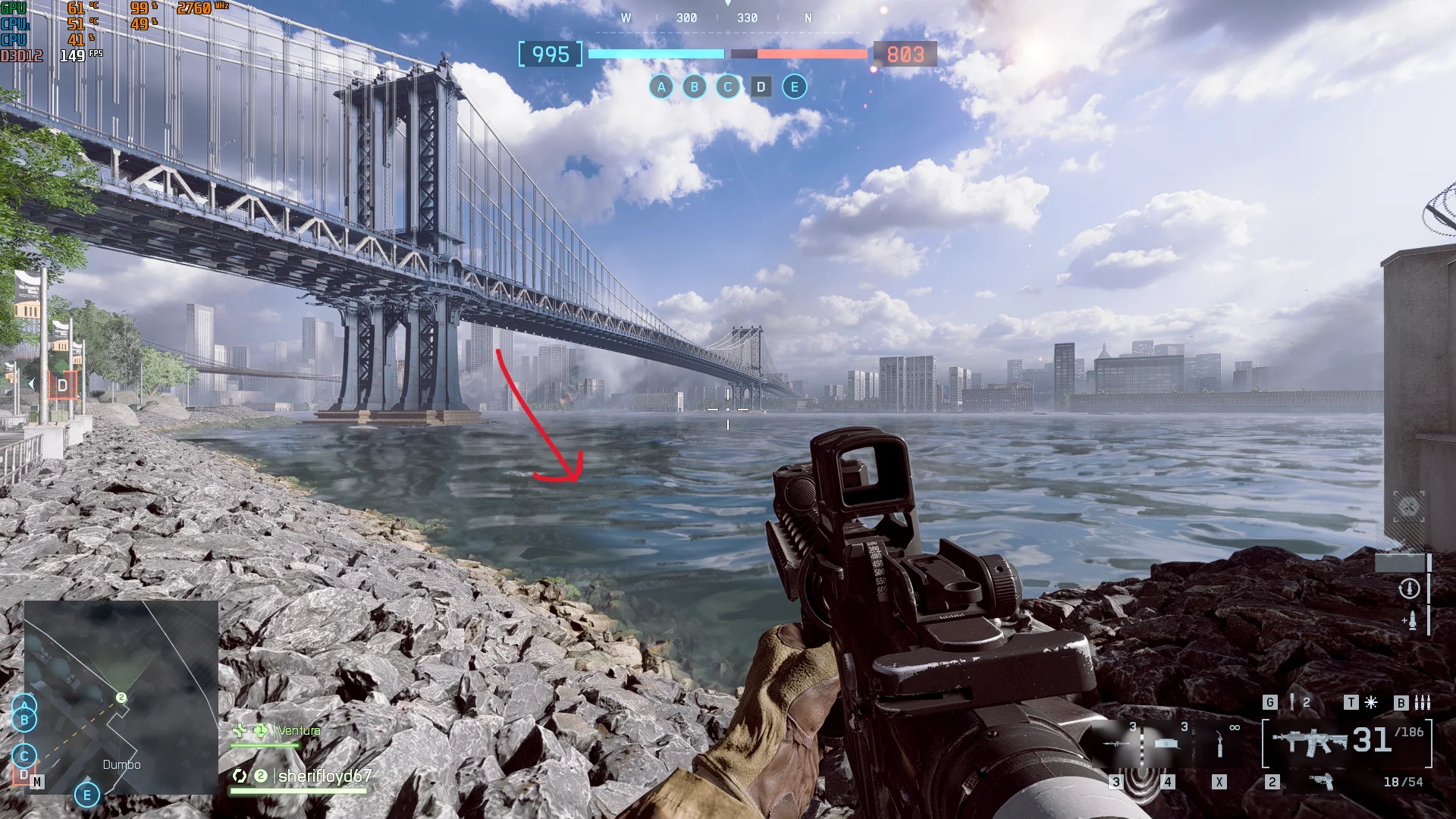Select objective A in the top capture bar
The width and height of the screenshot is (1456, 819).
click(661, 87)
